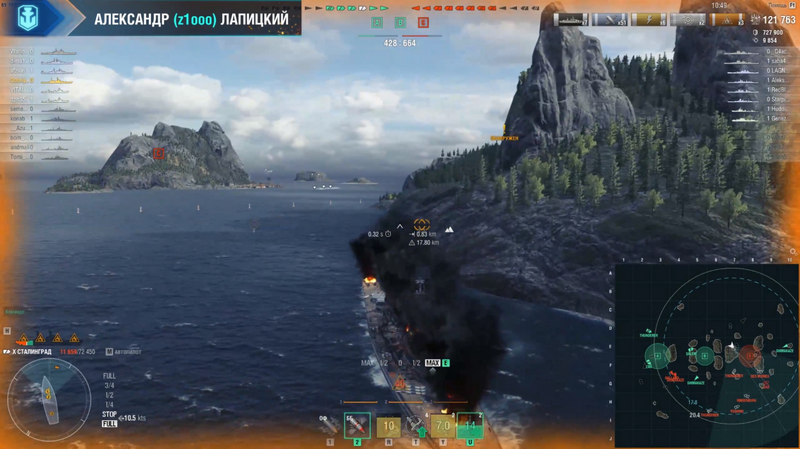The image size is (800, 449).
Task: Toggle the autopilot indicator
Action: pyautogui.click(x=122, y=352)
